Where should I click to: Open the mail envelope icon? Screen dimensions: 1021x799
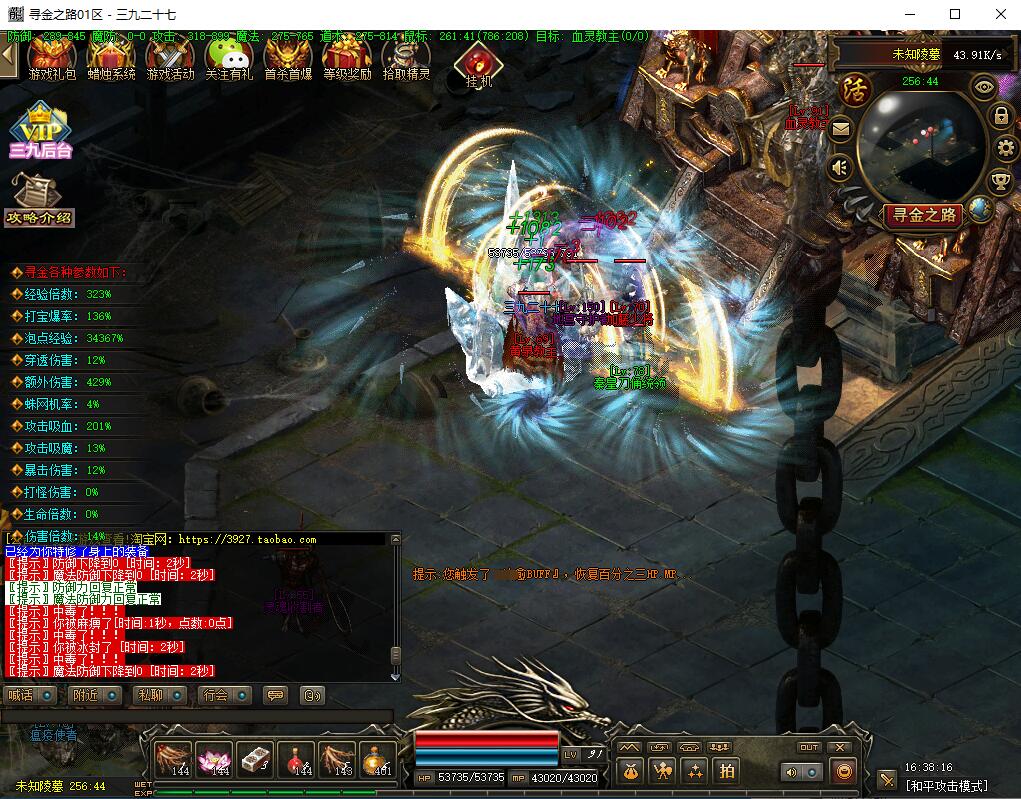pos(840,128)
